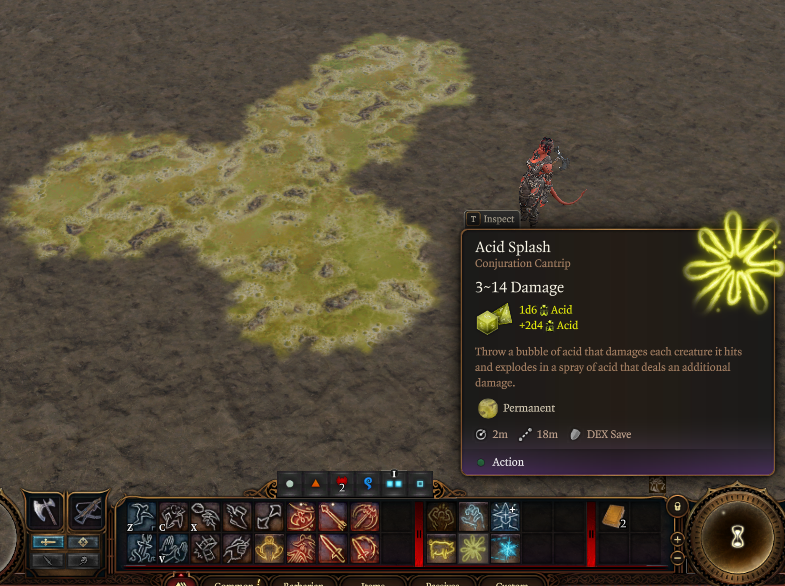Click the minus button to shrink hotbar

677,556
